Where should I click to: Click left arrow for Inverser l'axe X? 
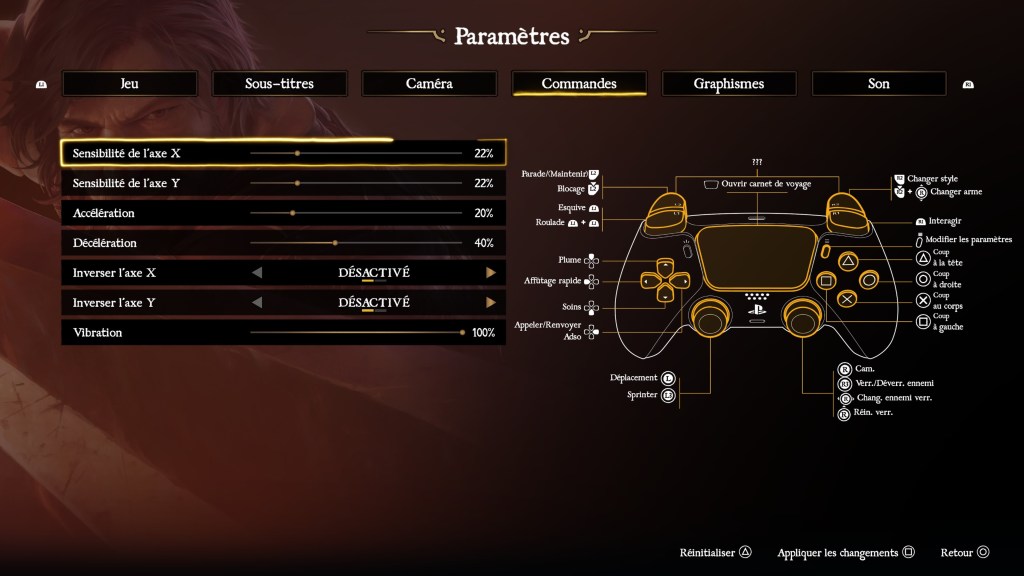click(257, 273)
